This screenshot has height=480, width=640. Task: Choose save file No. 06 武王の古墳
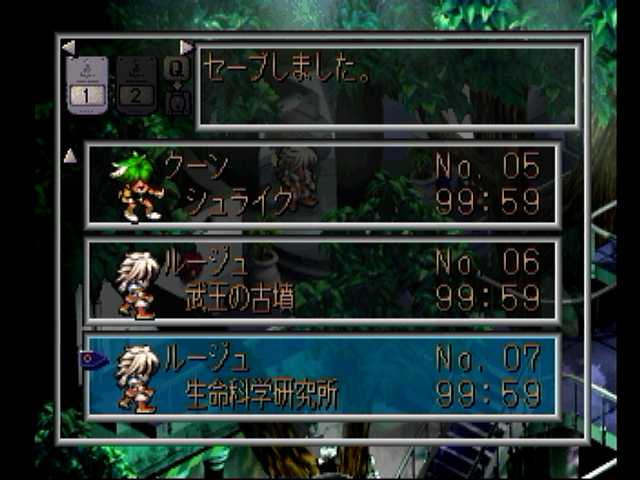point(322,280)
